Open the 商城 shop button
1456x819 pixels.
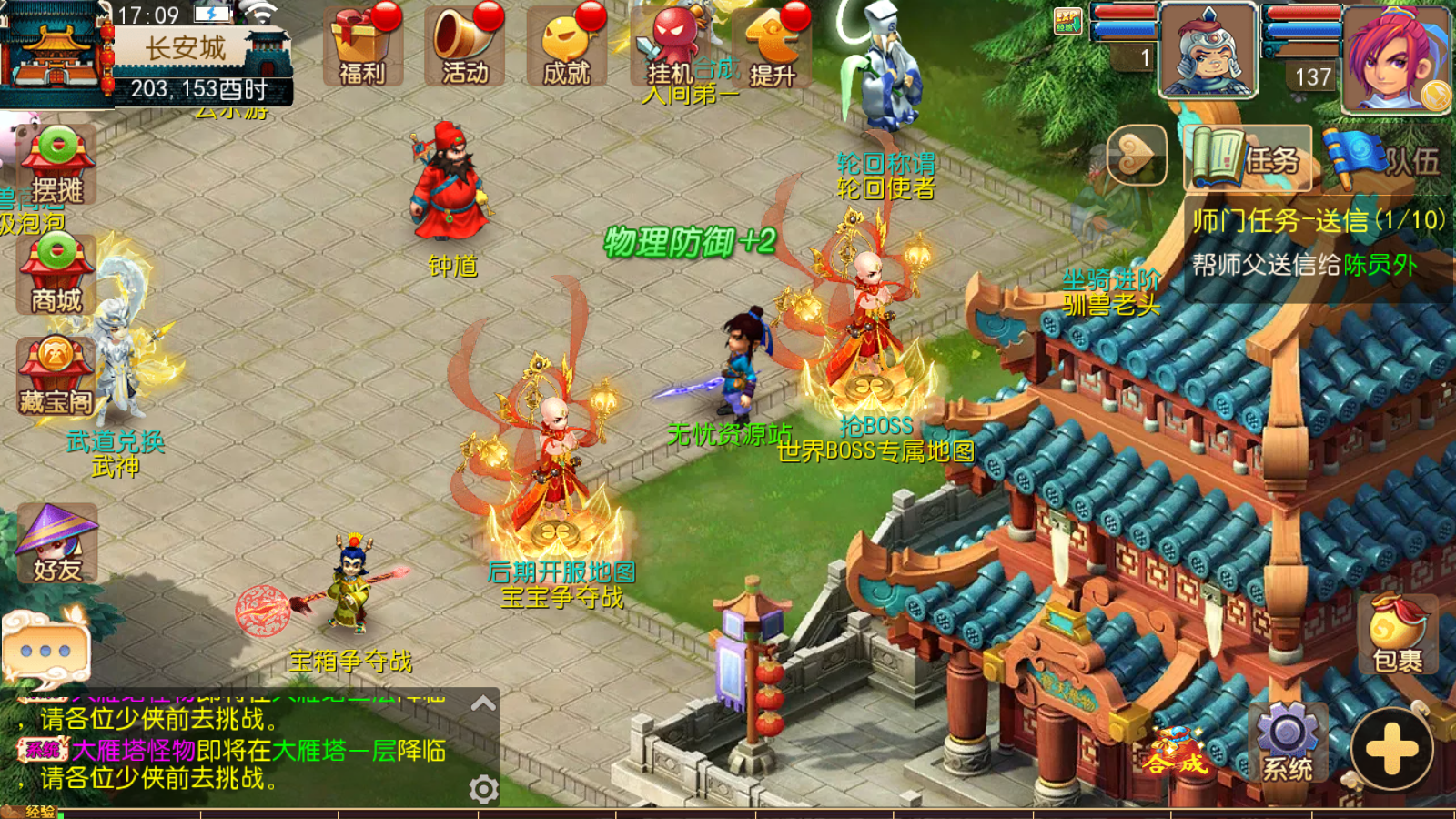56,275
